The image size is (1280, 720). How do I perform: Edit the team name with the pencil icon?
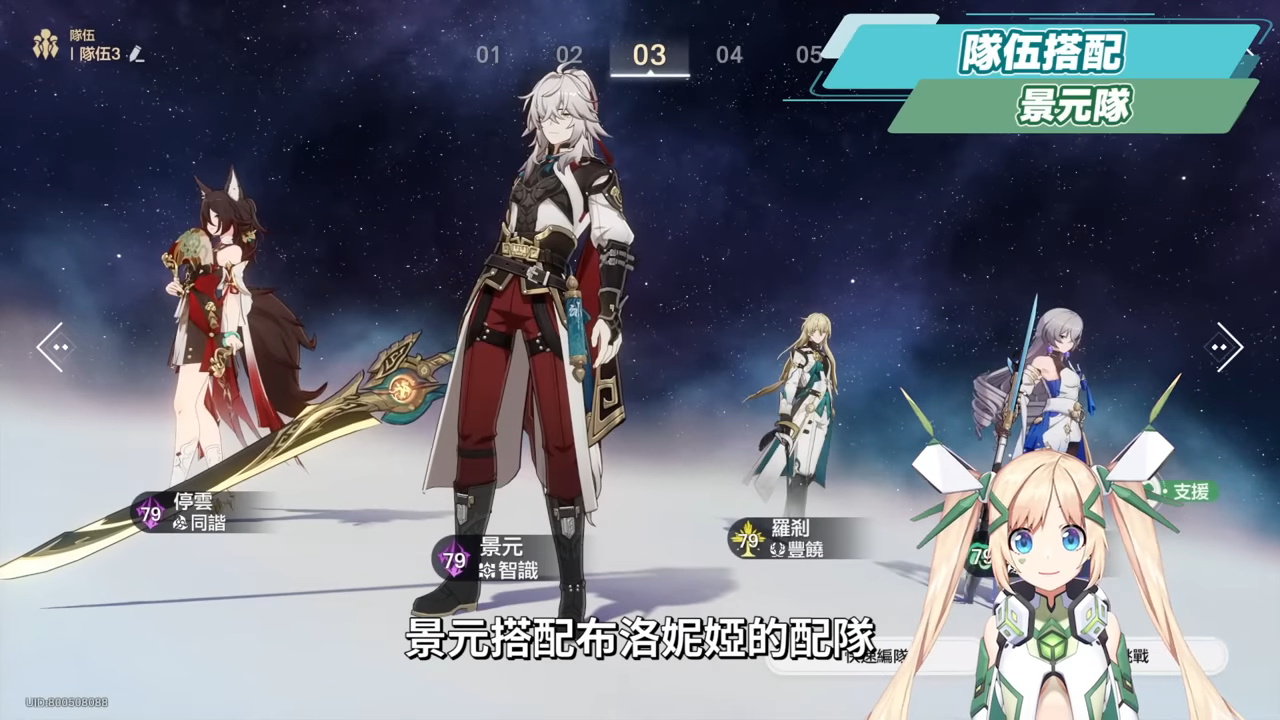point(137,54)
